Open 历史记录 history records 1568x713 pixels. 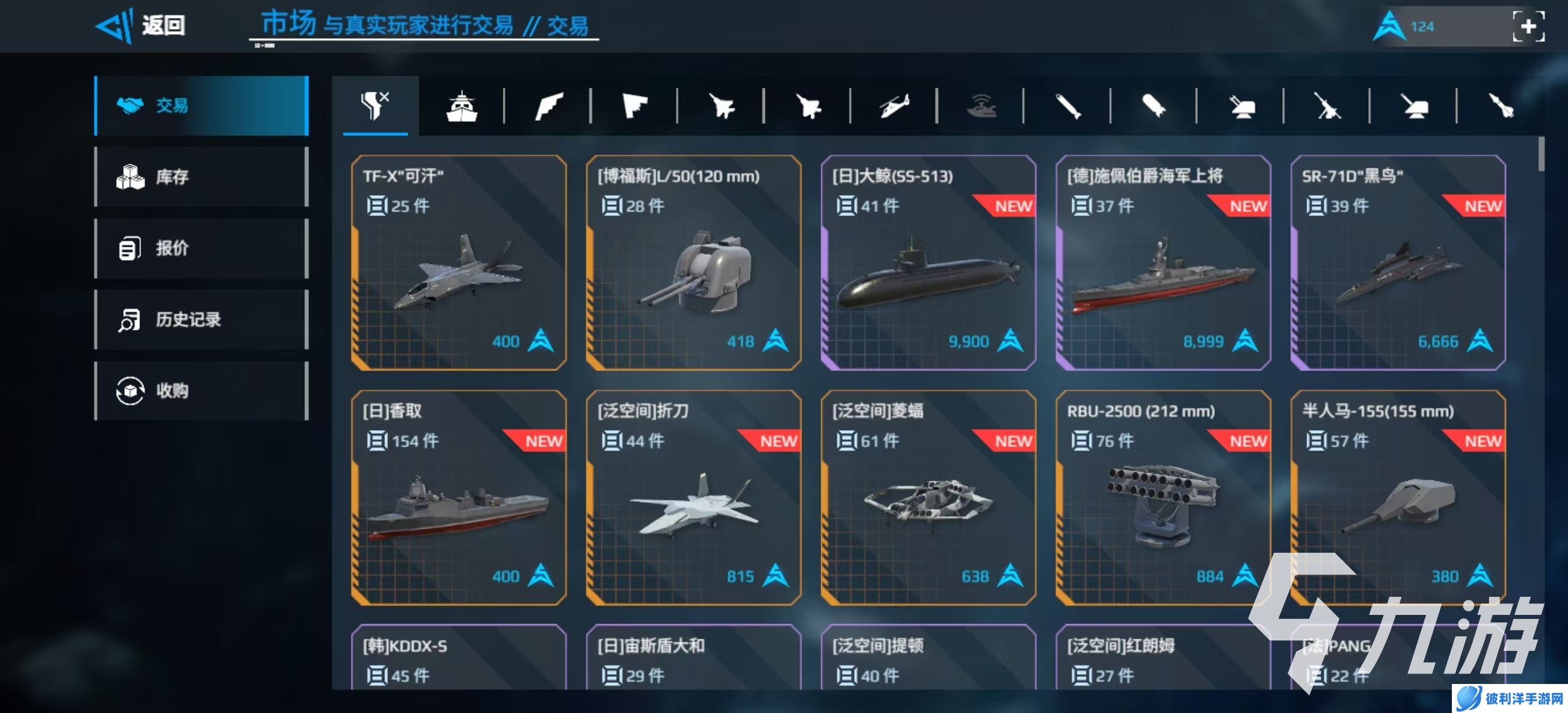click(x=201, y=319)
